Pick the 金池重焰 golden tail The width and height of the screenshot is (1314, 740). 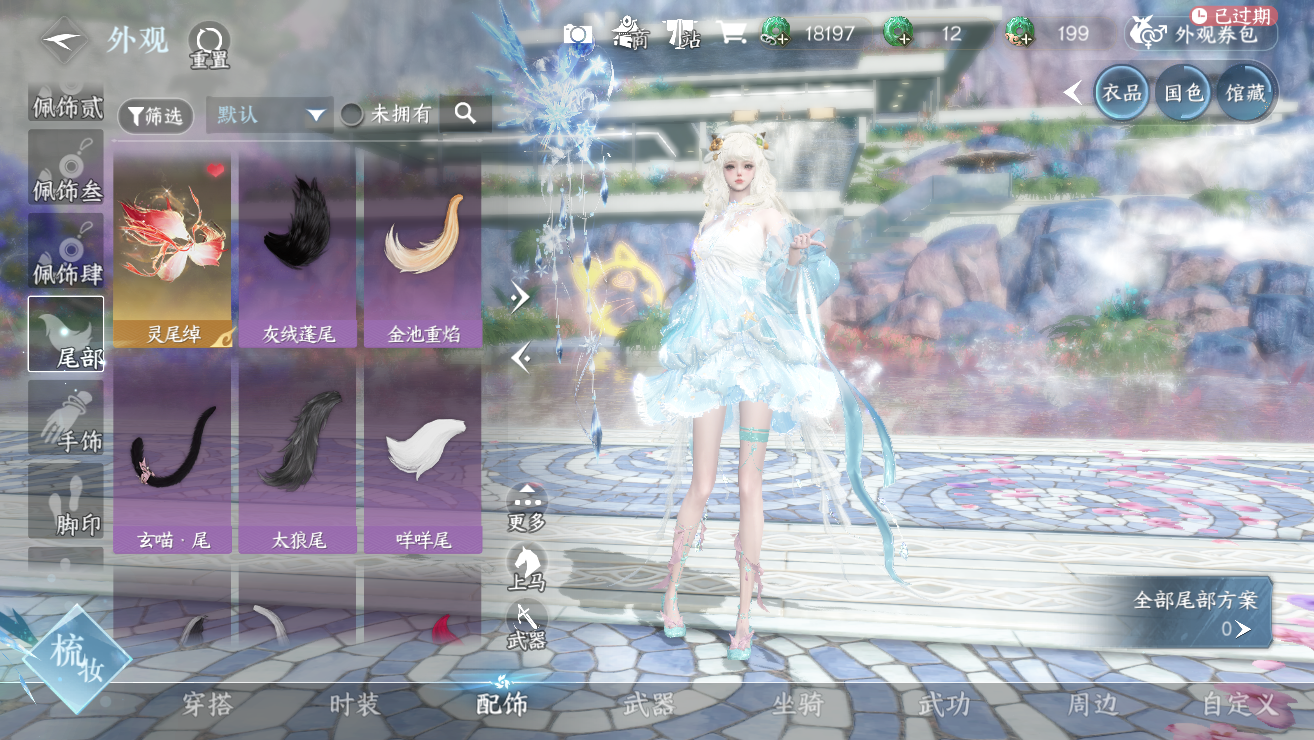(x=423, y=250)
